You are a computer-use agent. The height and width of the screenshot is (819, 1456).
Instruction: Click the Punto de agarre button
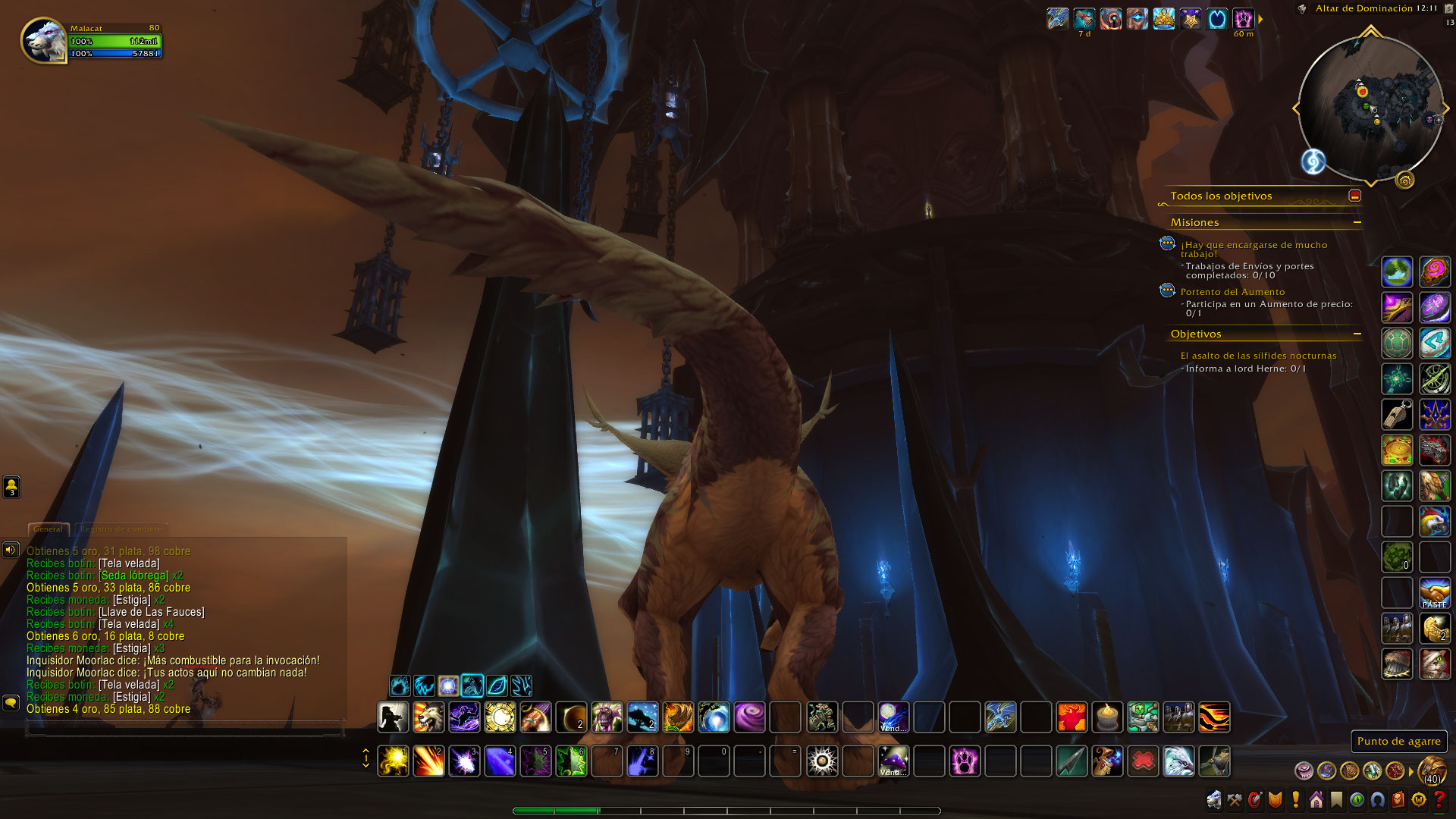1398,742
